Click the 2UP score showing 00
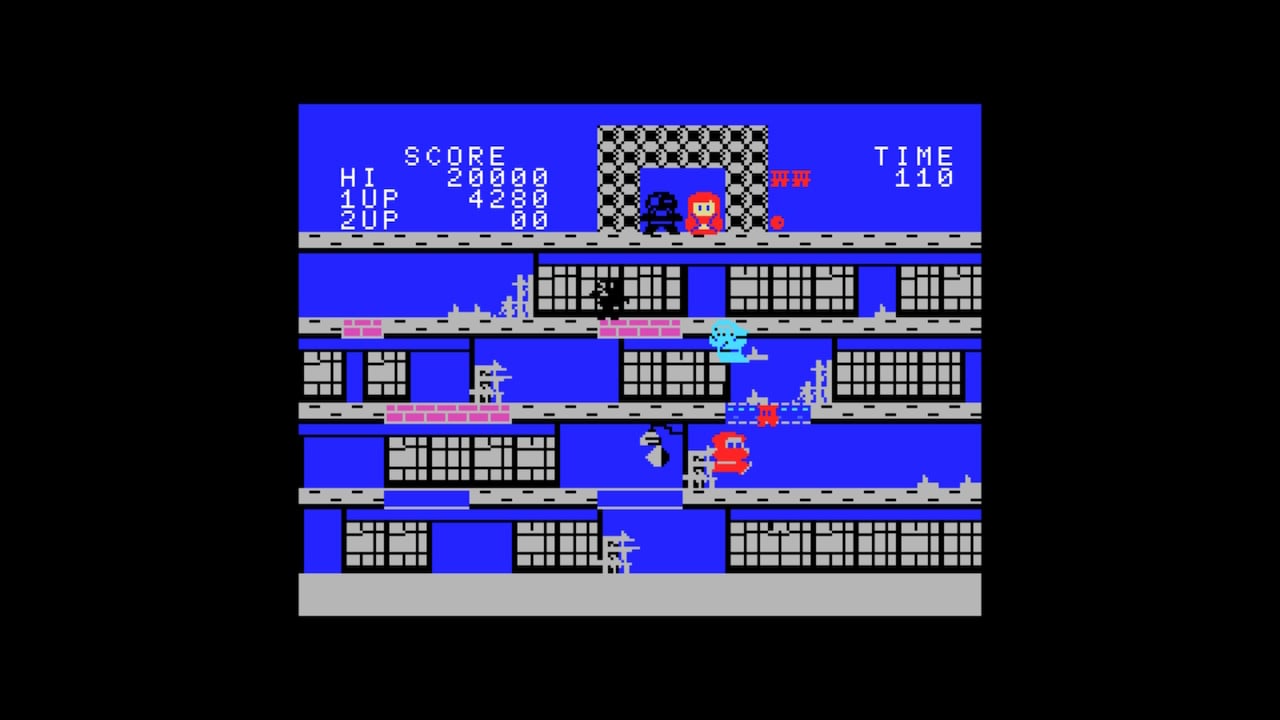This screenshot has height=720, width=1280. (528, 221)
